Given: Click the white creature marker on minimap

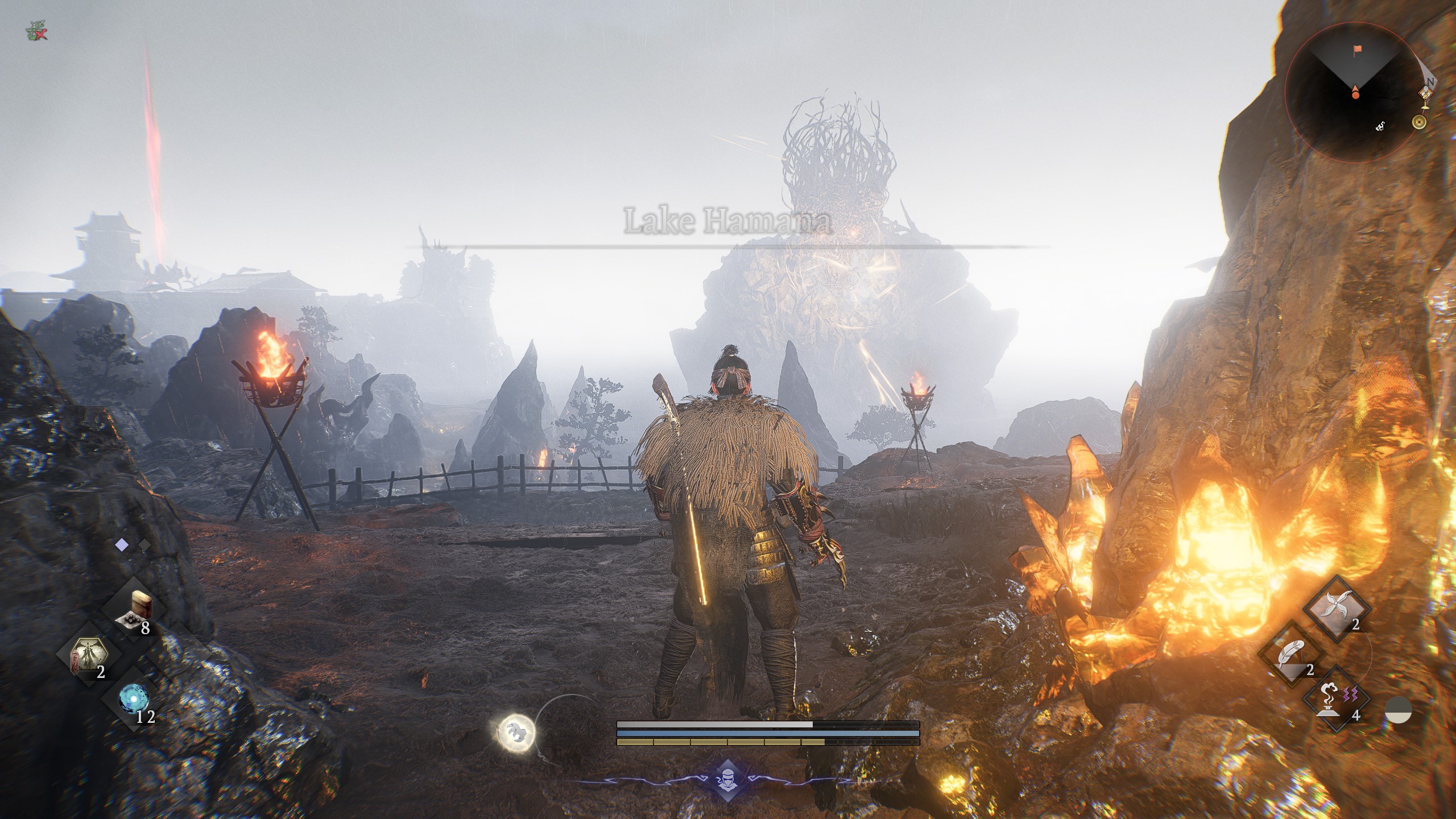Looking at the screenshot, I should click(1380, 127).
